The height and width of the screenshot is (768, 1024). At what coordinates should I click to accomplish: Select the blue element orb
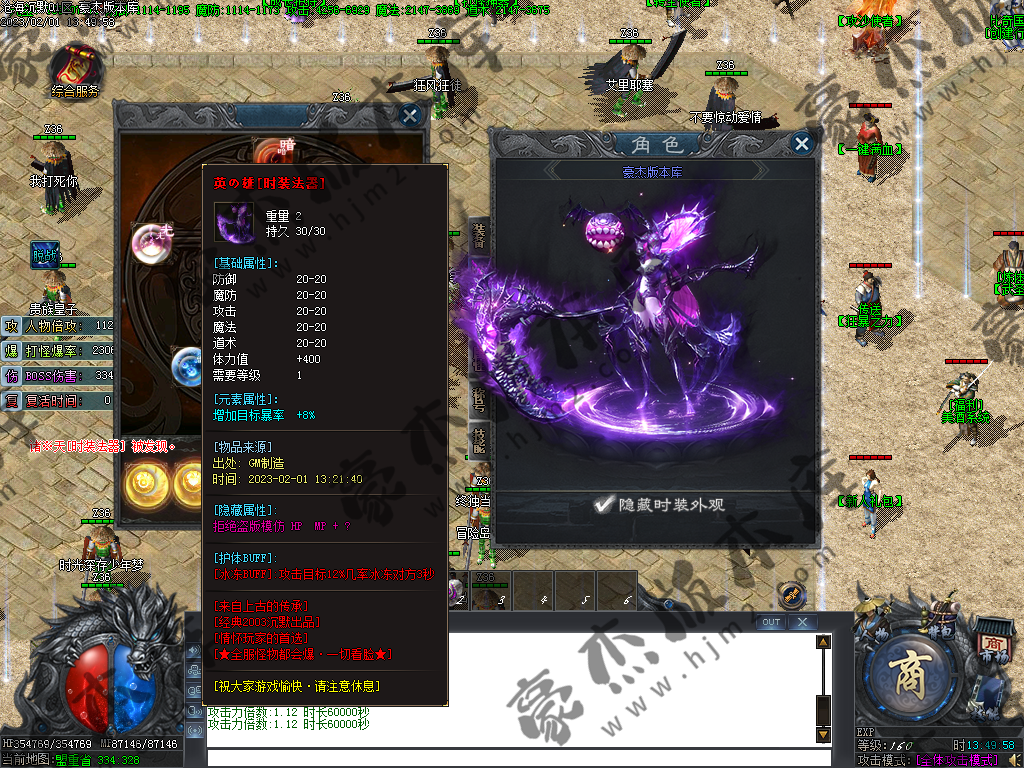188,362
